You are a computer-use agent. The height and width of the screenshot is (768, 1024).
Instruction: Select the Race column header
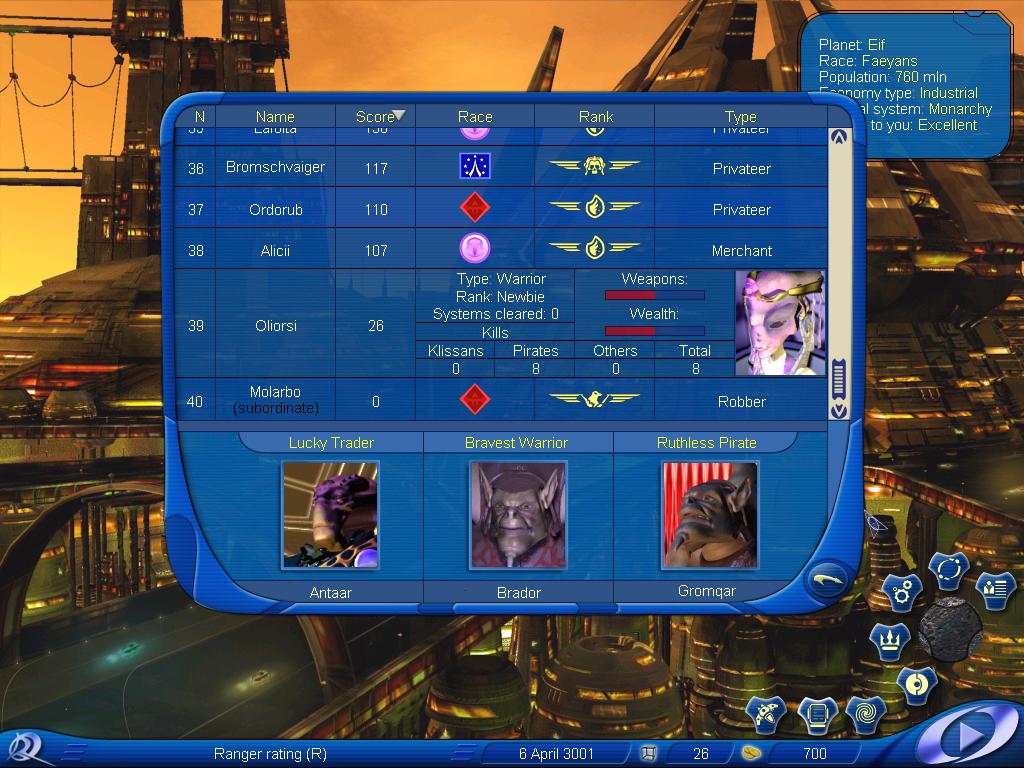point(475,117)
